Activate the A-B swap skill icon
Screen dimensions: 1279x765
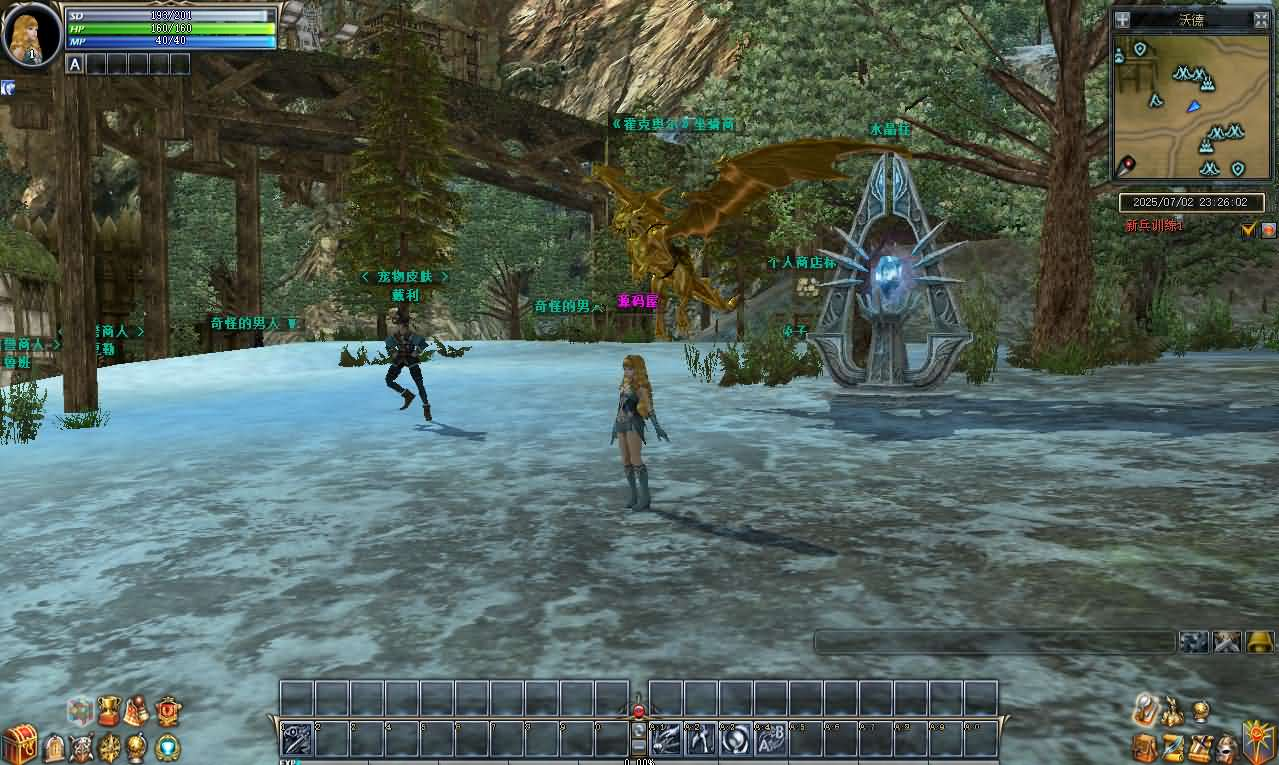pyautogui.click(x=769, y=739)
